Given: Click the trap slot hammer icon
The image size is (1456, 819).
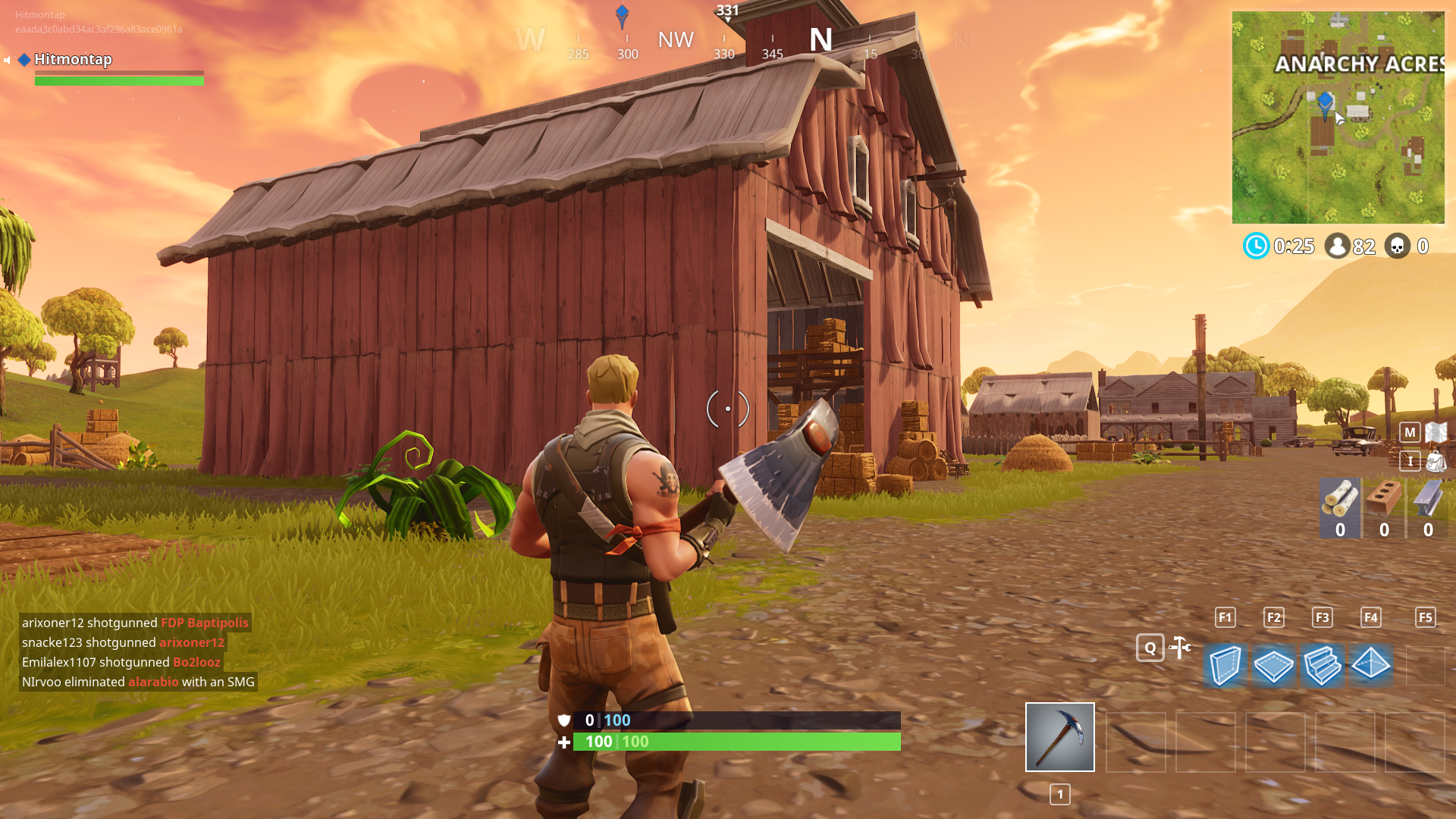Looking at the screenshot, I should 1180,647.
